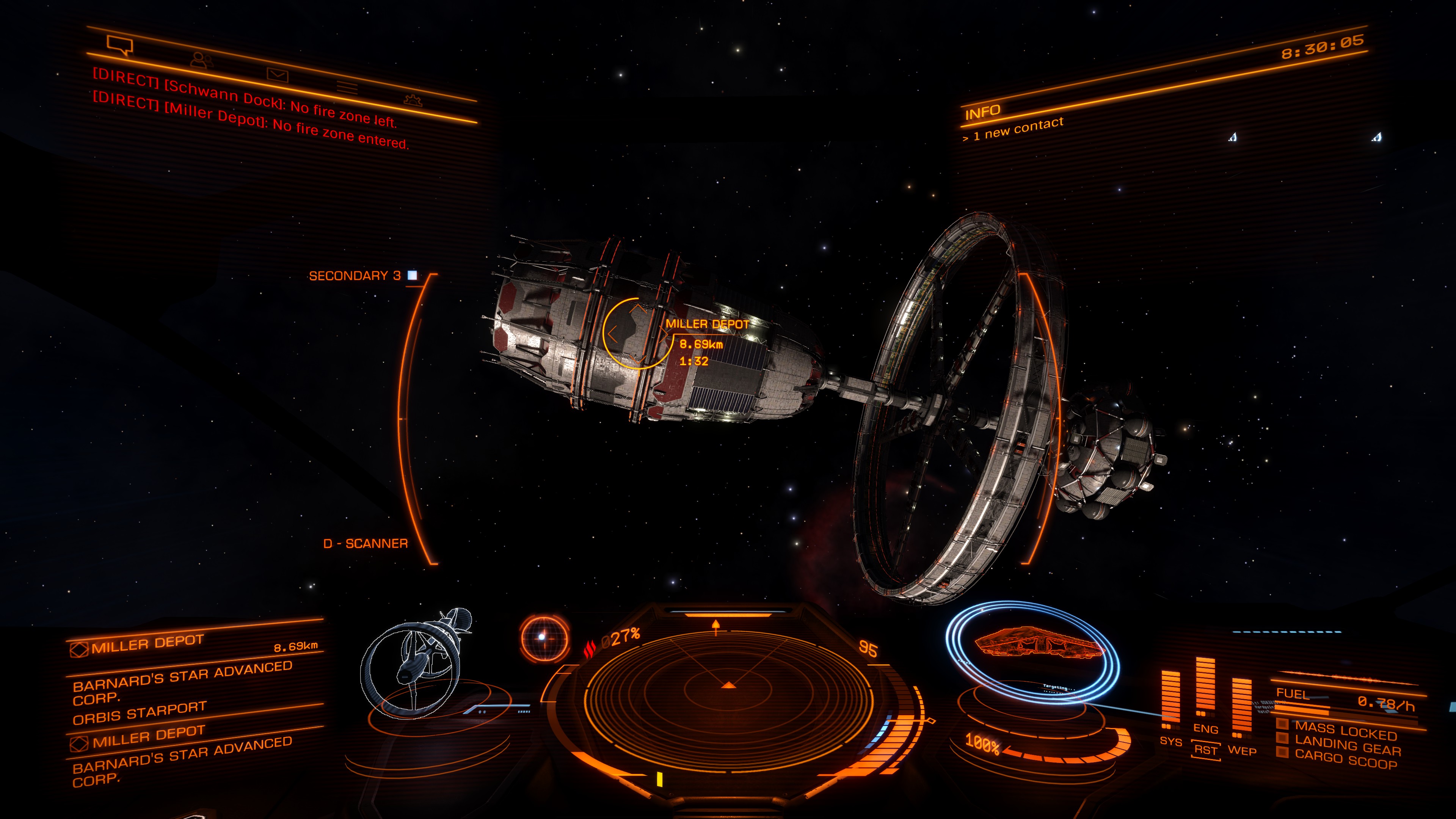
Task: Open the INFO panel header
Action: (982, 112)
